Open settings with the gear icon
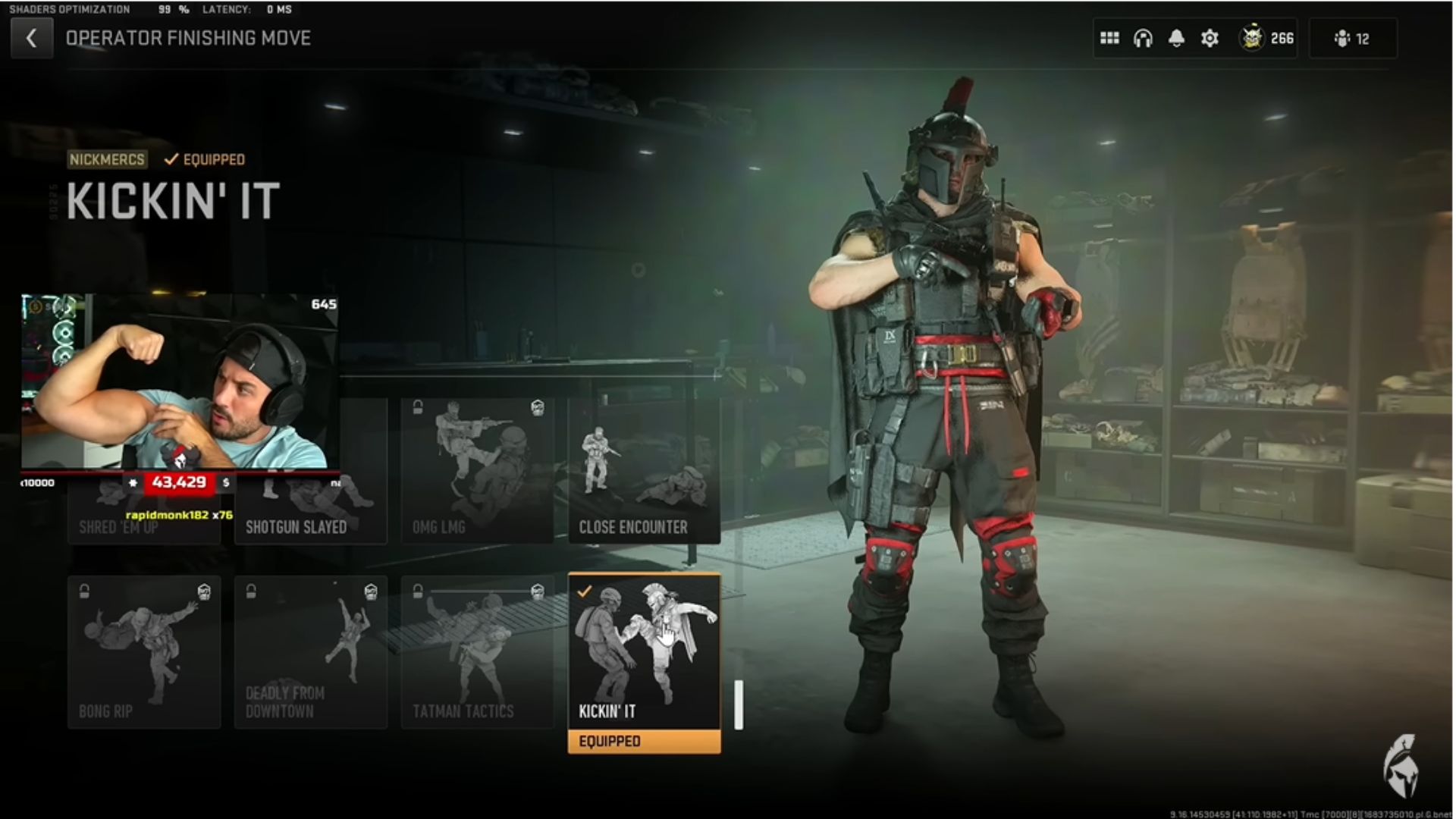Viewport: 1456px width, 819px height. coord(1210,39)
